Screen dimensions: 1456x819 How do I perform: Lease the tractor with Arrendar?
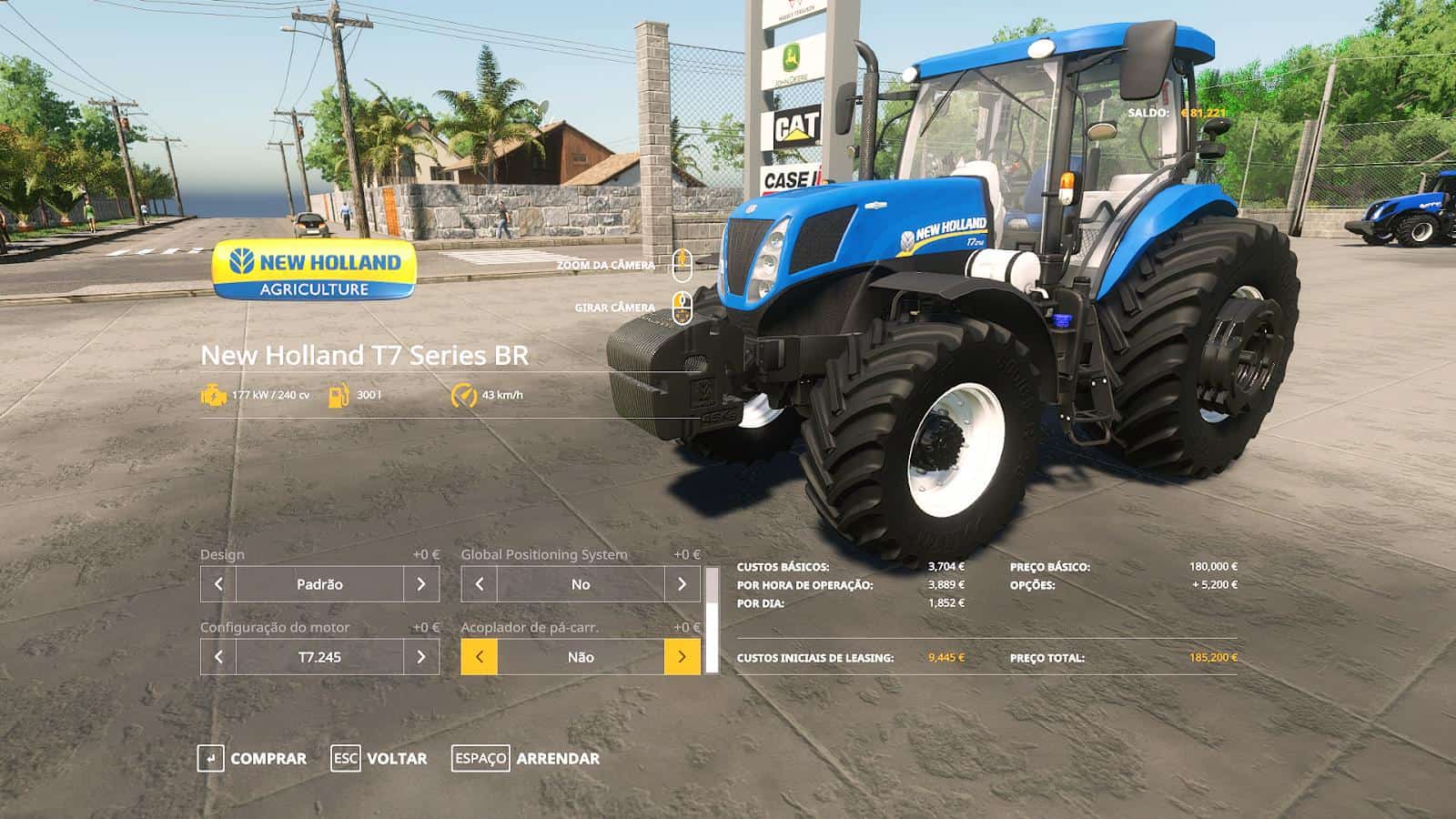pos(526,758)
